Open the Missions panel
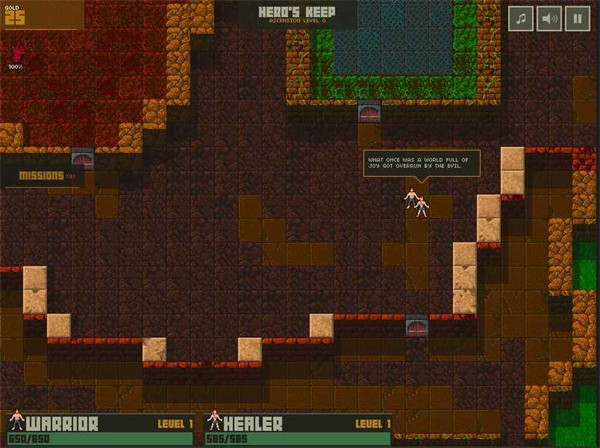Image resolution: width=600 pixels, height=448 pixels. (x=47, y=176)
